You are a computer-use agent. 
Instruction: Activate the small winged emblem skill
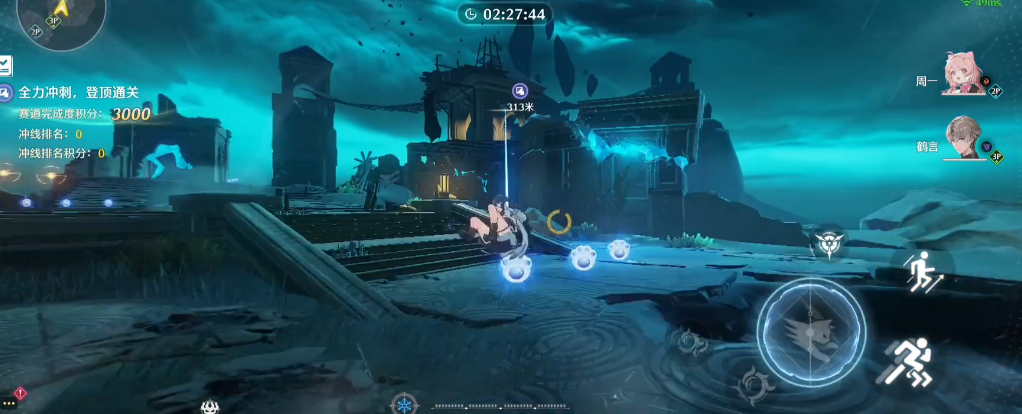(x=828, y=243)
